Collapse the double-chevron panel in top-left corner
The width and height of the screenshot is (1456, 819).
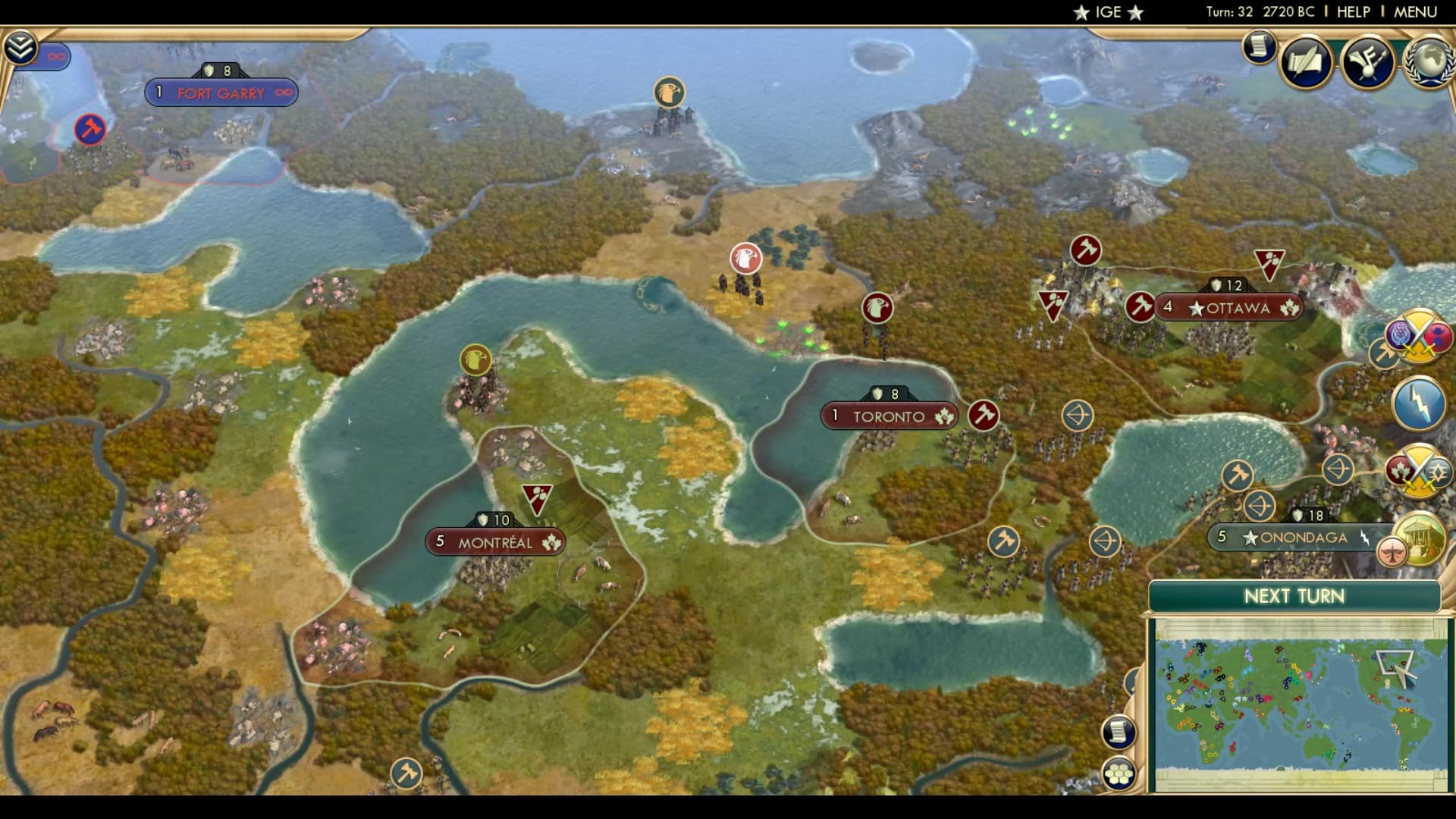[x=22, y=46]
